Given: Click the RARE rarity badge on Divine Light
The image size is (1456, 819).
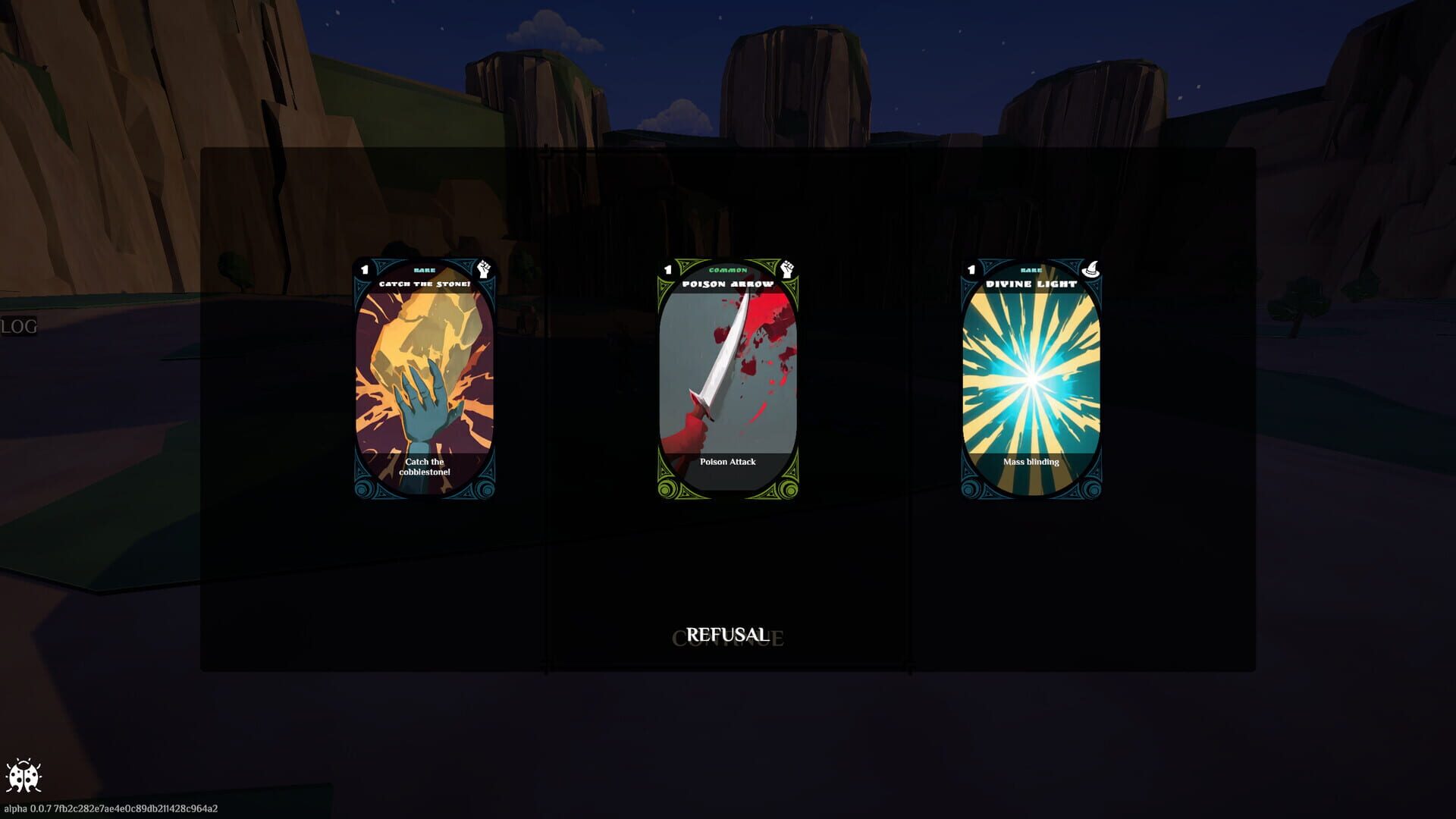Looking at the screenshot, I should point(1031,268).
